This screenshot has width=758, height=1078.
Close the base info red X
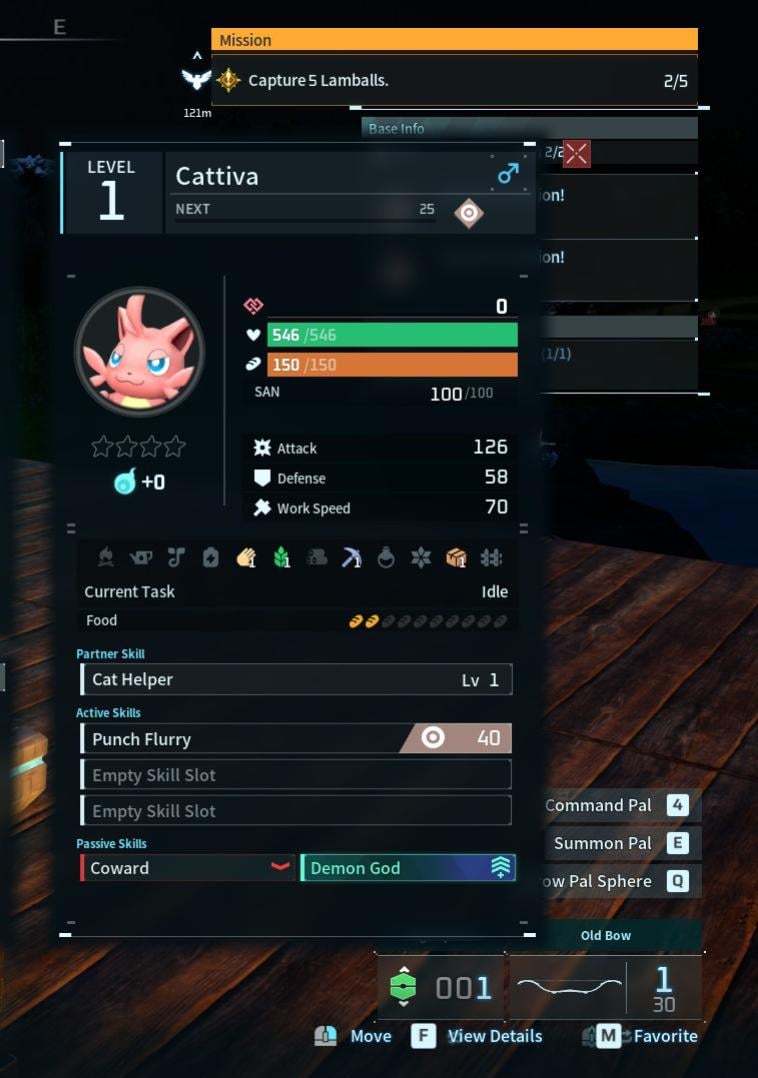[577, 153]
